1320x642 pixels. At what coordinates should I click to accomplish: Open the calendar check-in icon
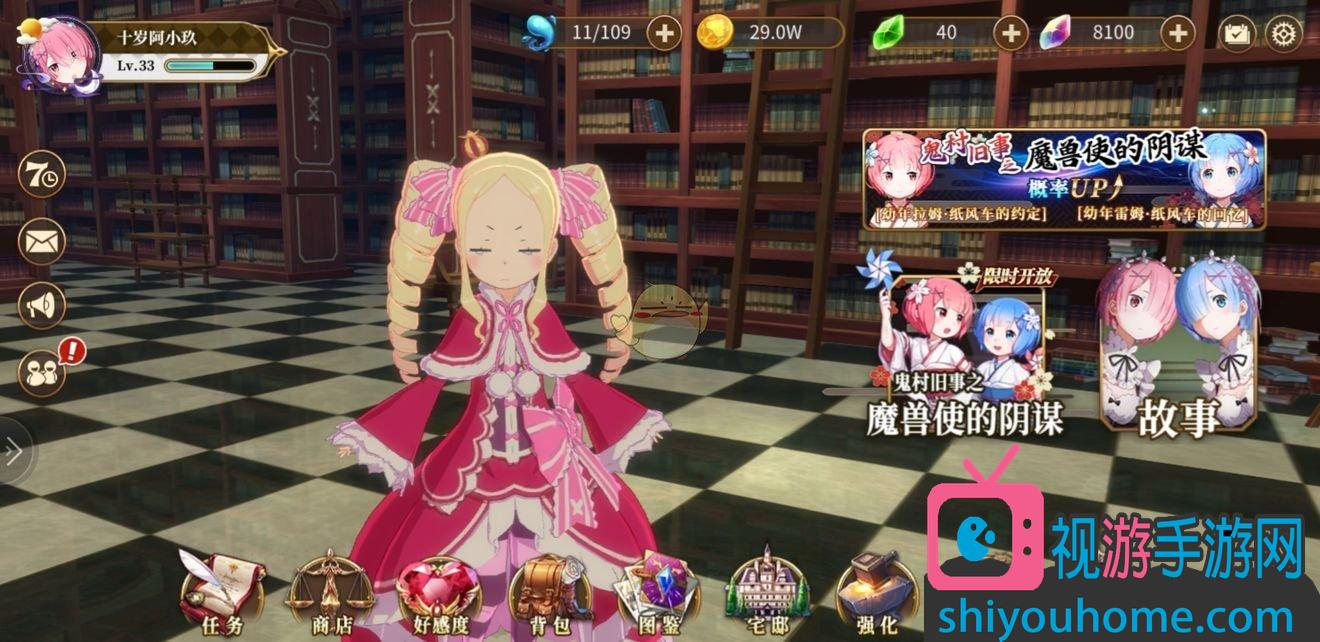[x=1238, y=33]
